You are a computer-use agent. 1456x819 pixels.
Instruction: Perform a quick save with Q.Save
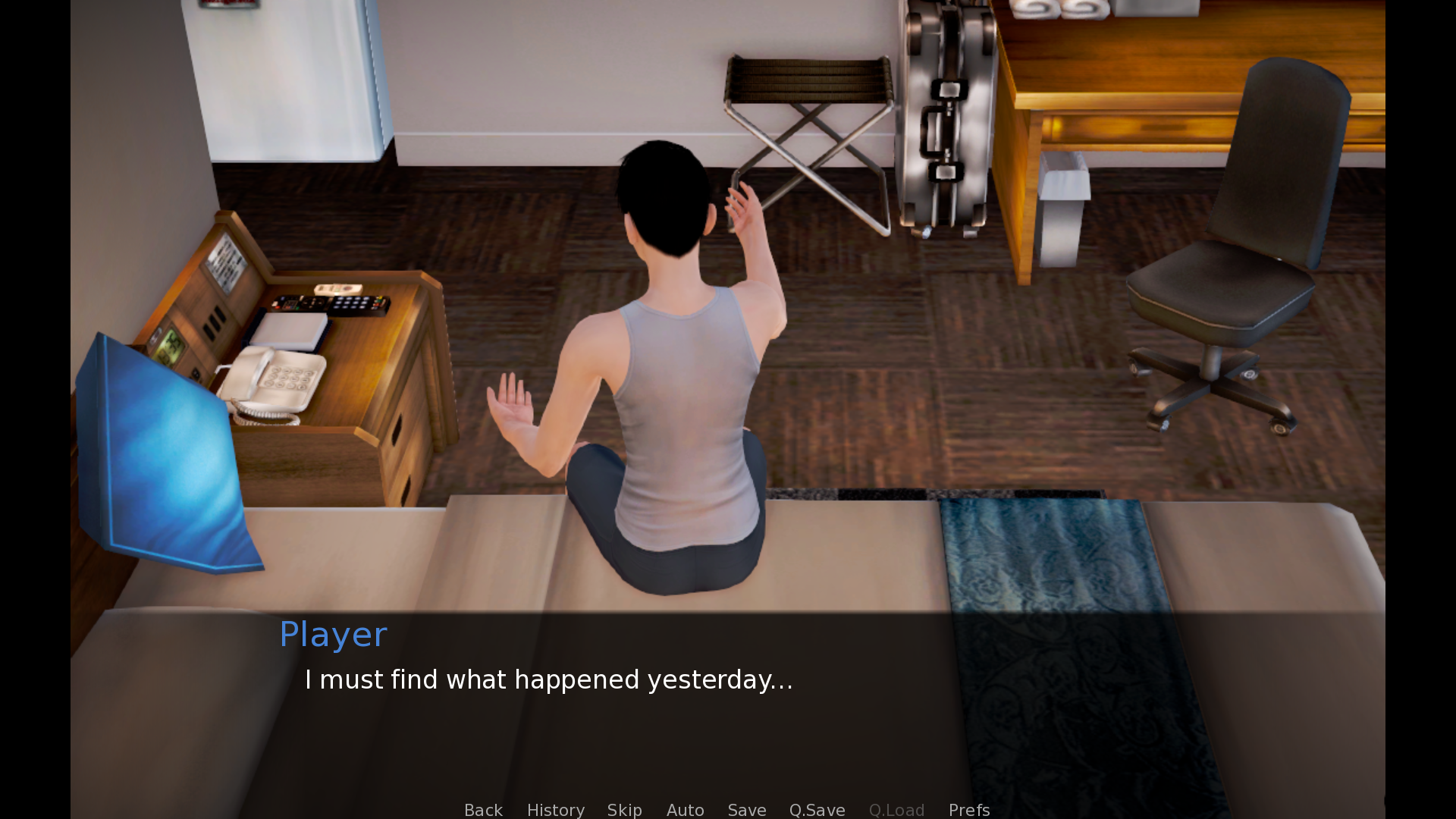click(x=817, y=810)
